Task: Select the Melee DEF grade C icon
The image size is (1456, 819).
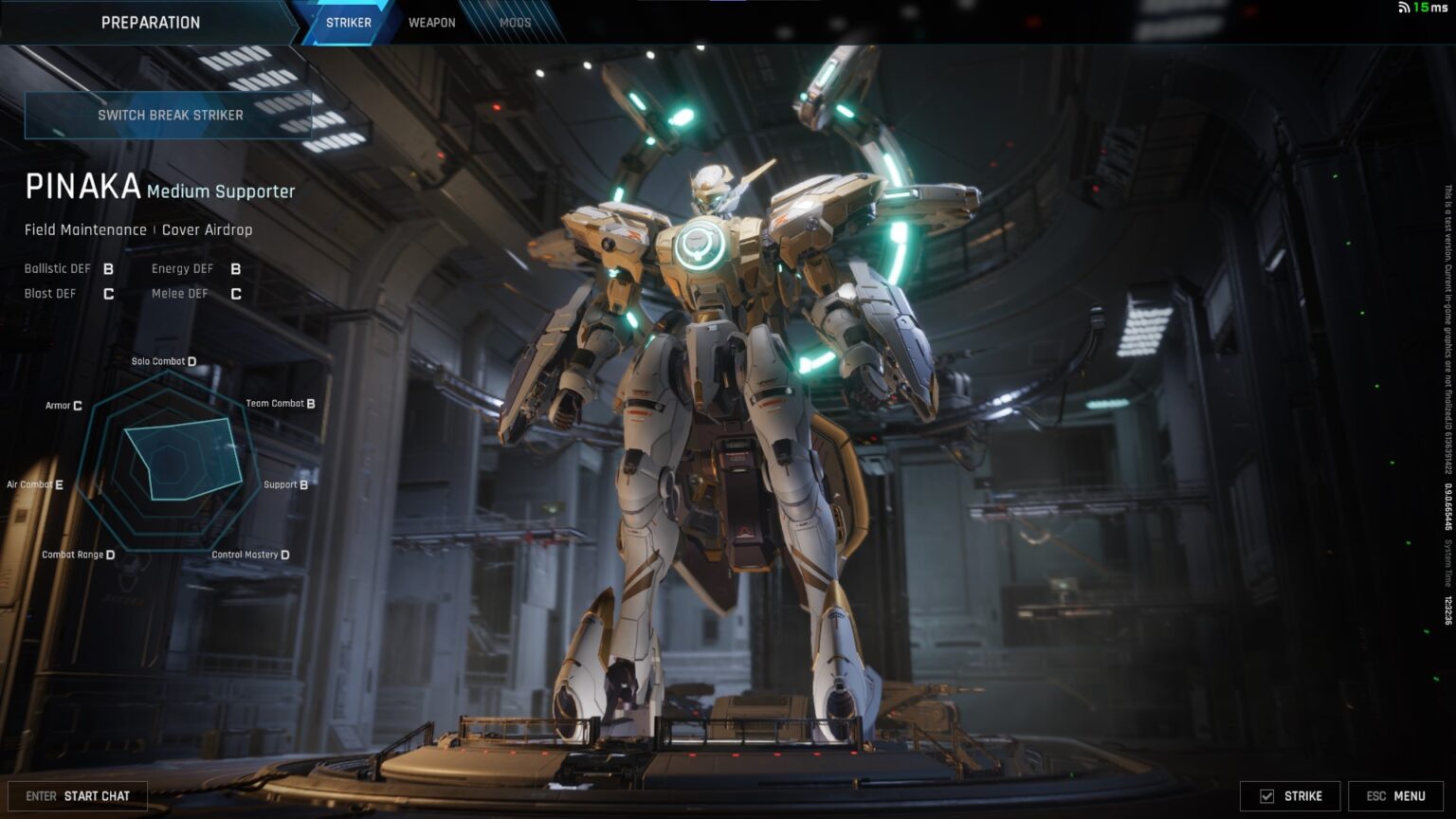Action: [x=234, y=294]
